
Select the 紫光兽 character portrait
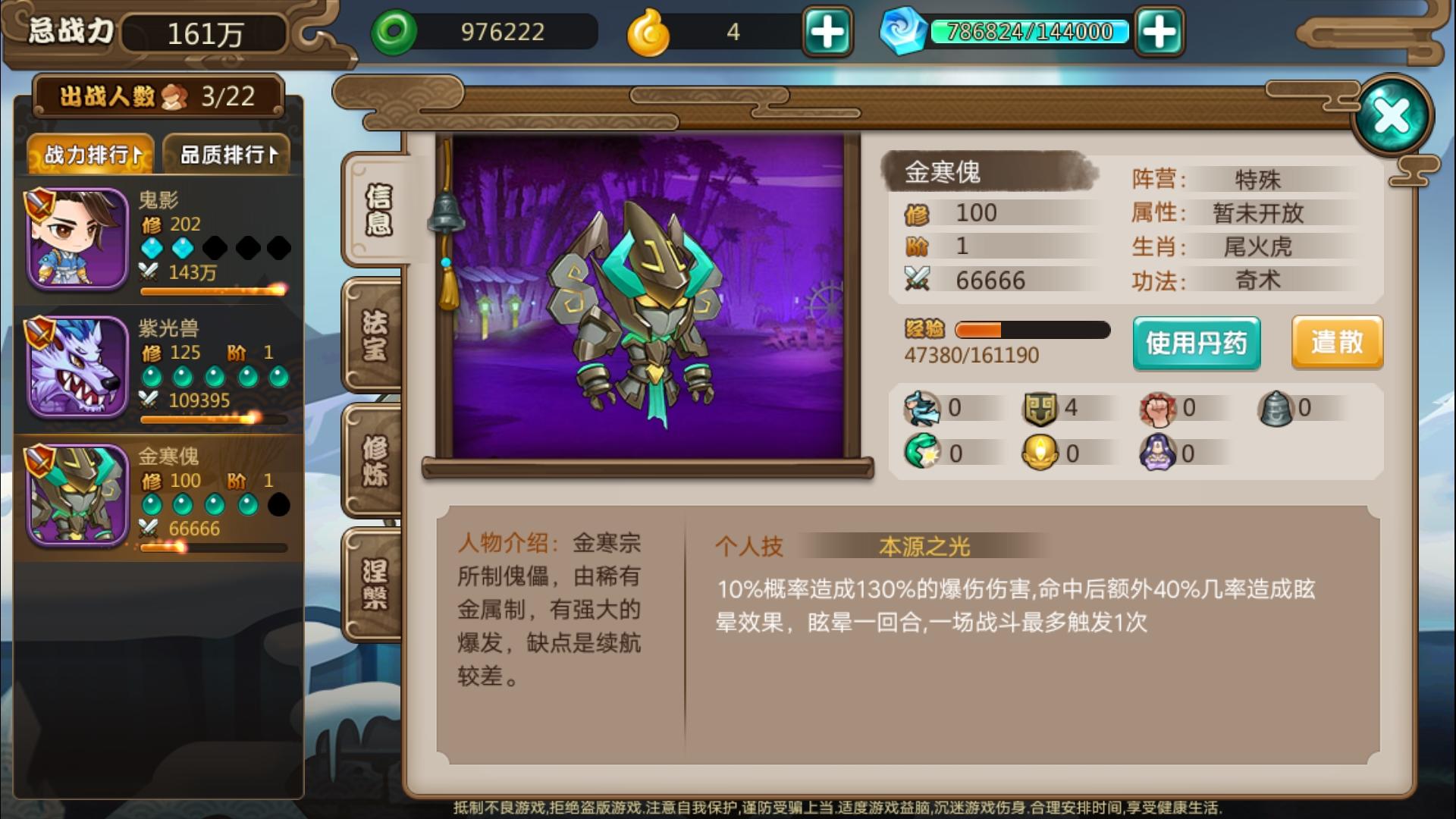[76, 368]
